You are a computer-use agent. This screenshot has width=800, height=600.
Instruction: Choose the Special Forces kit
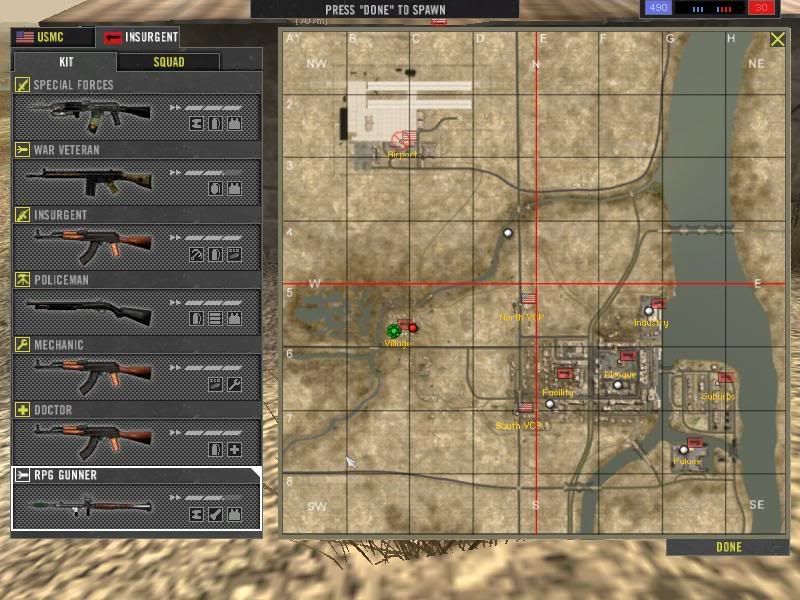[x=136, y=109]
